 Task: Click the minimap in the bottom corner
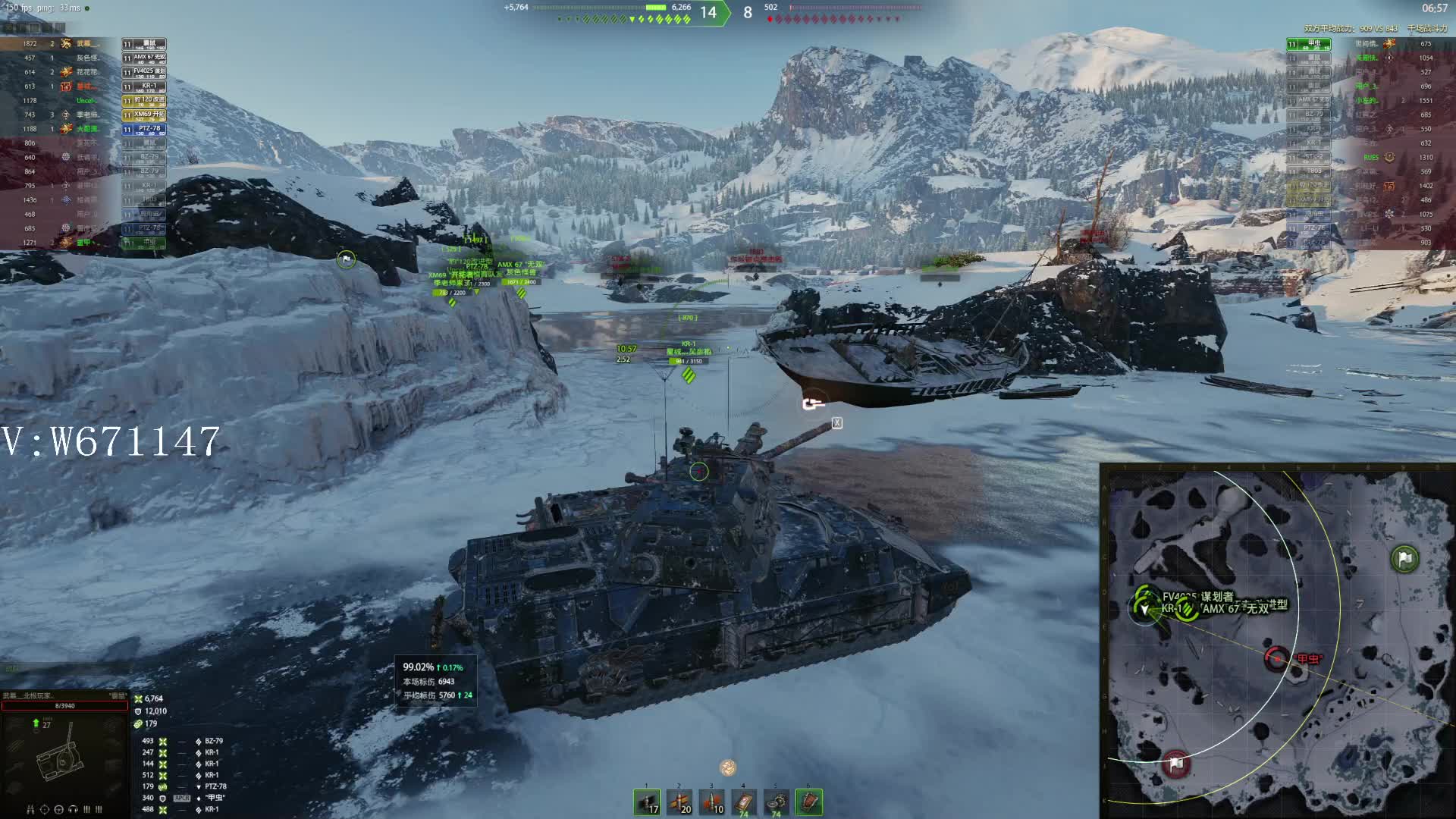[1278, 641]
